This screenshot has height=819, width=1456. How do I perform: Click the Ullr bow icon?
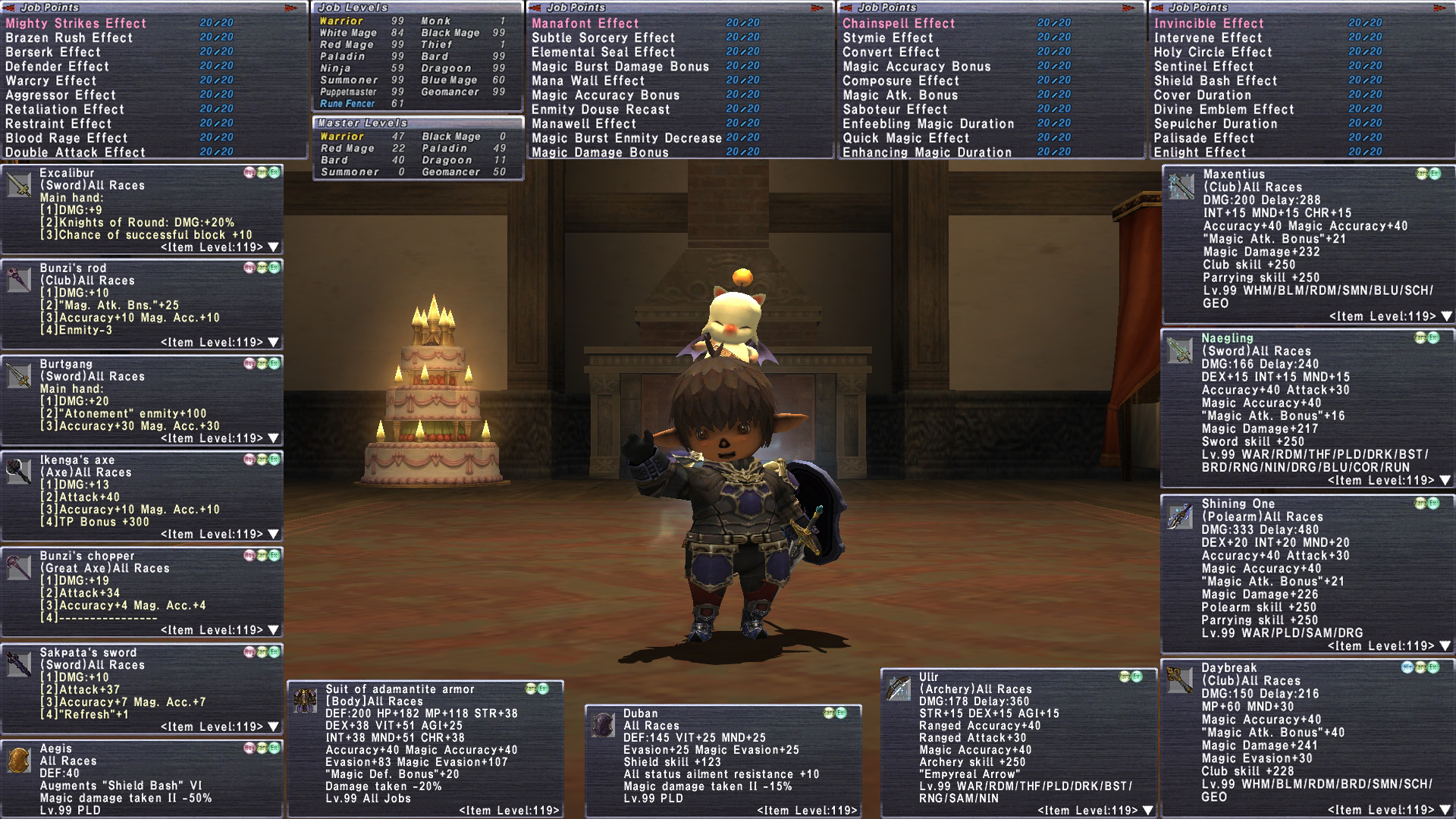899,688
